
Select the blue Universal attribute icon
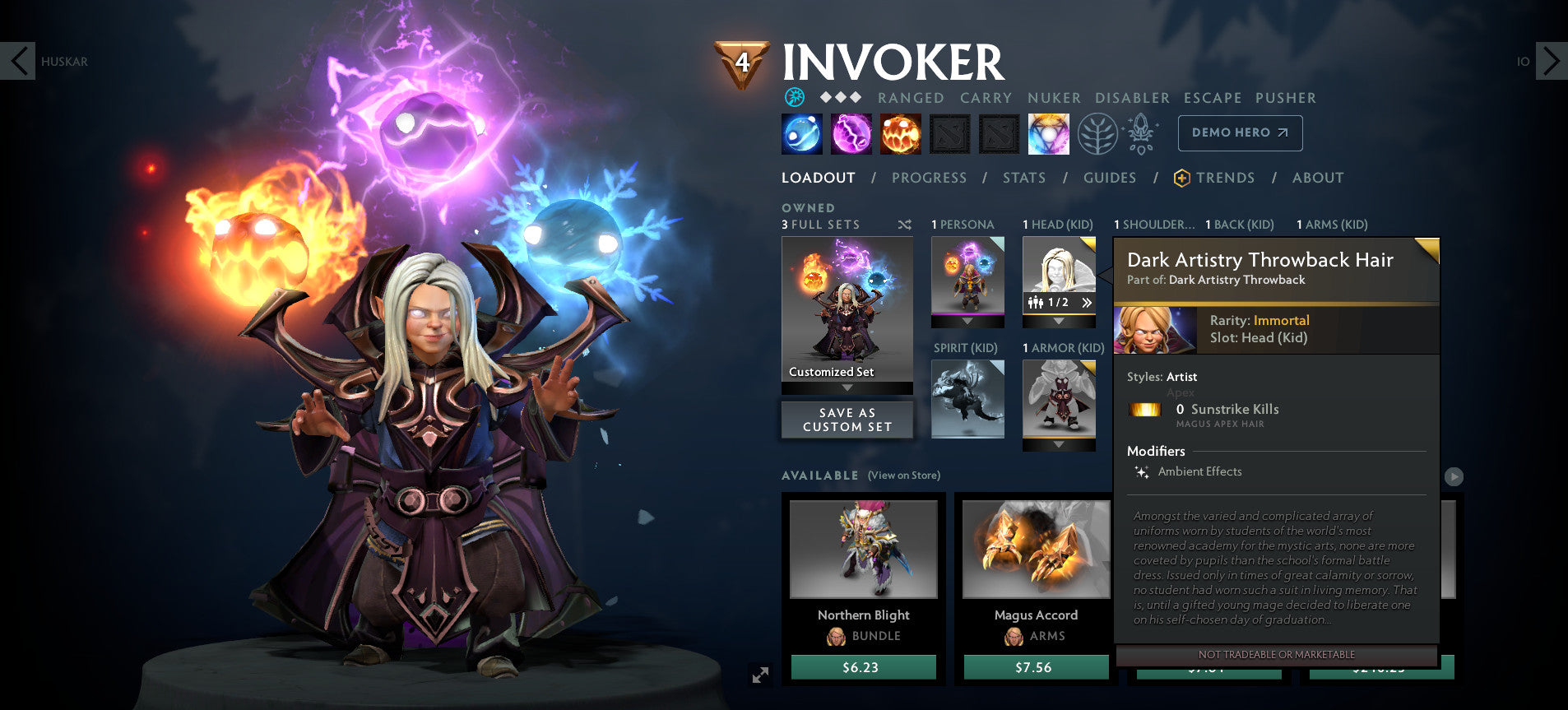click(x=795, y=97)
